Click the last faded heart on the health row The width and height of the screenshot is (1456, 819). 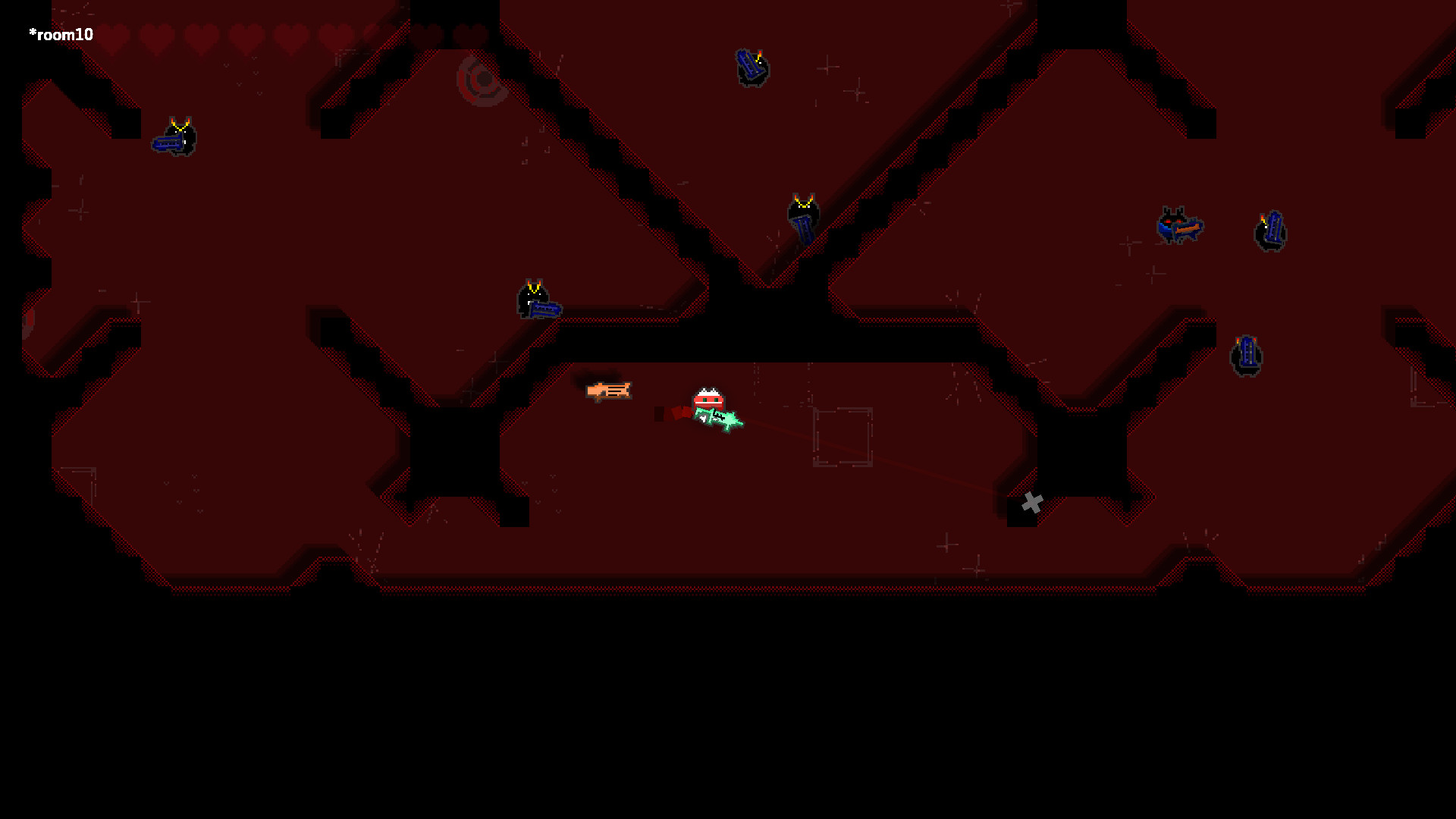click(x=469, y=33)
